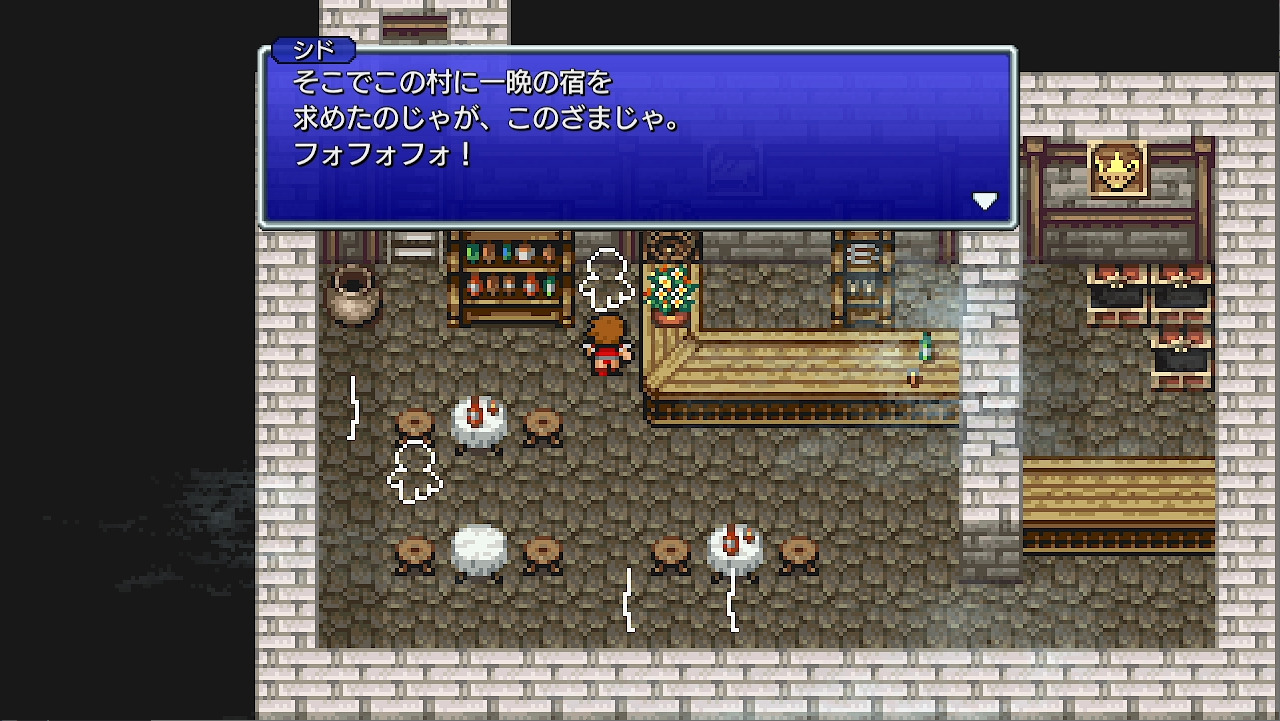Screen dimensions: 1280x721
Task: Select the ghost sprite near the shelf
Action: coord(606,280)
